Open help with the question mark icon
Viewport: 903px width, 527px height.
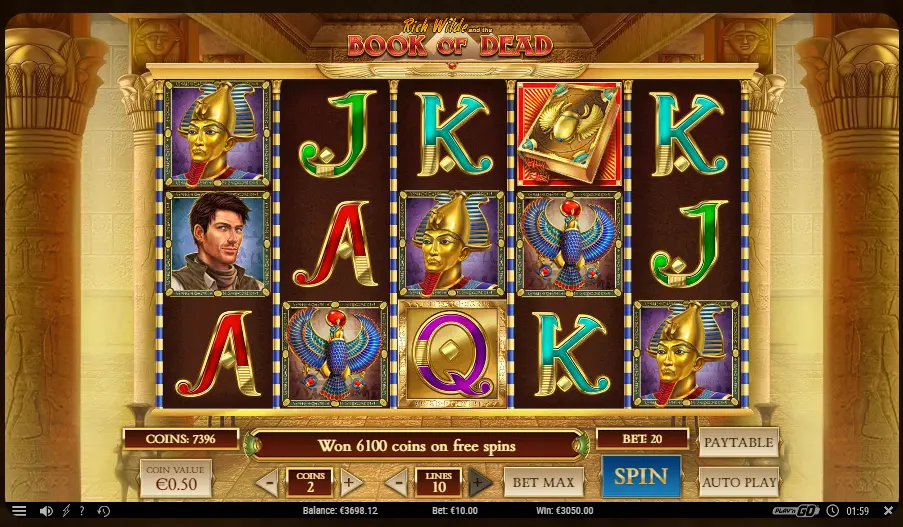pyautogui.click(x=84, y=511)
